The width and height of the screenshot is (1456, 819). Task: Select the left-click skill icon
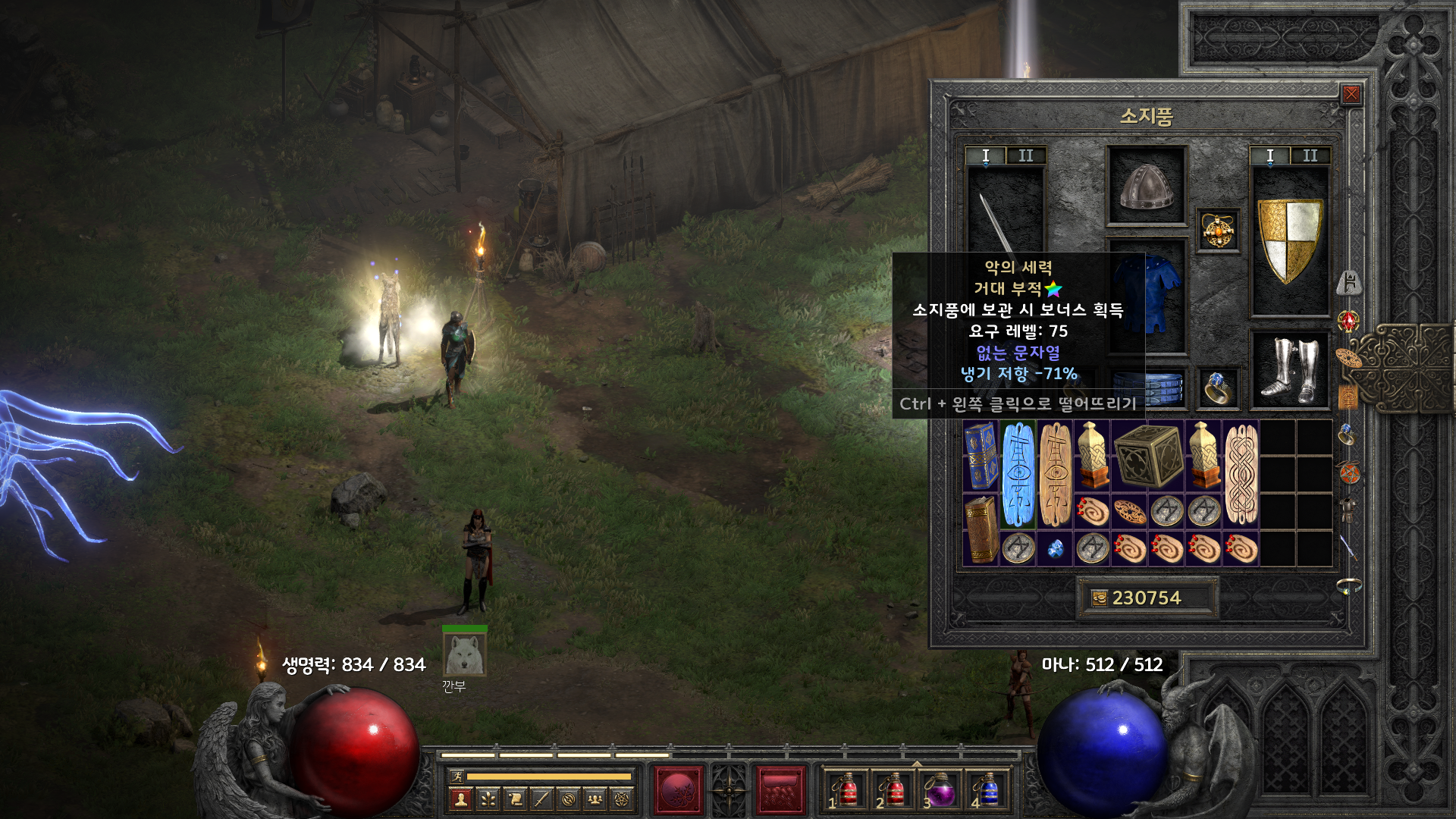(679, 790)
